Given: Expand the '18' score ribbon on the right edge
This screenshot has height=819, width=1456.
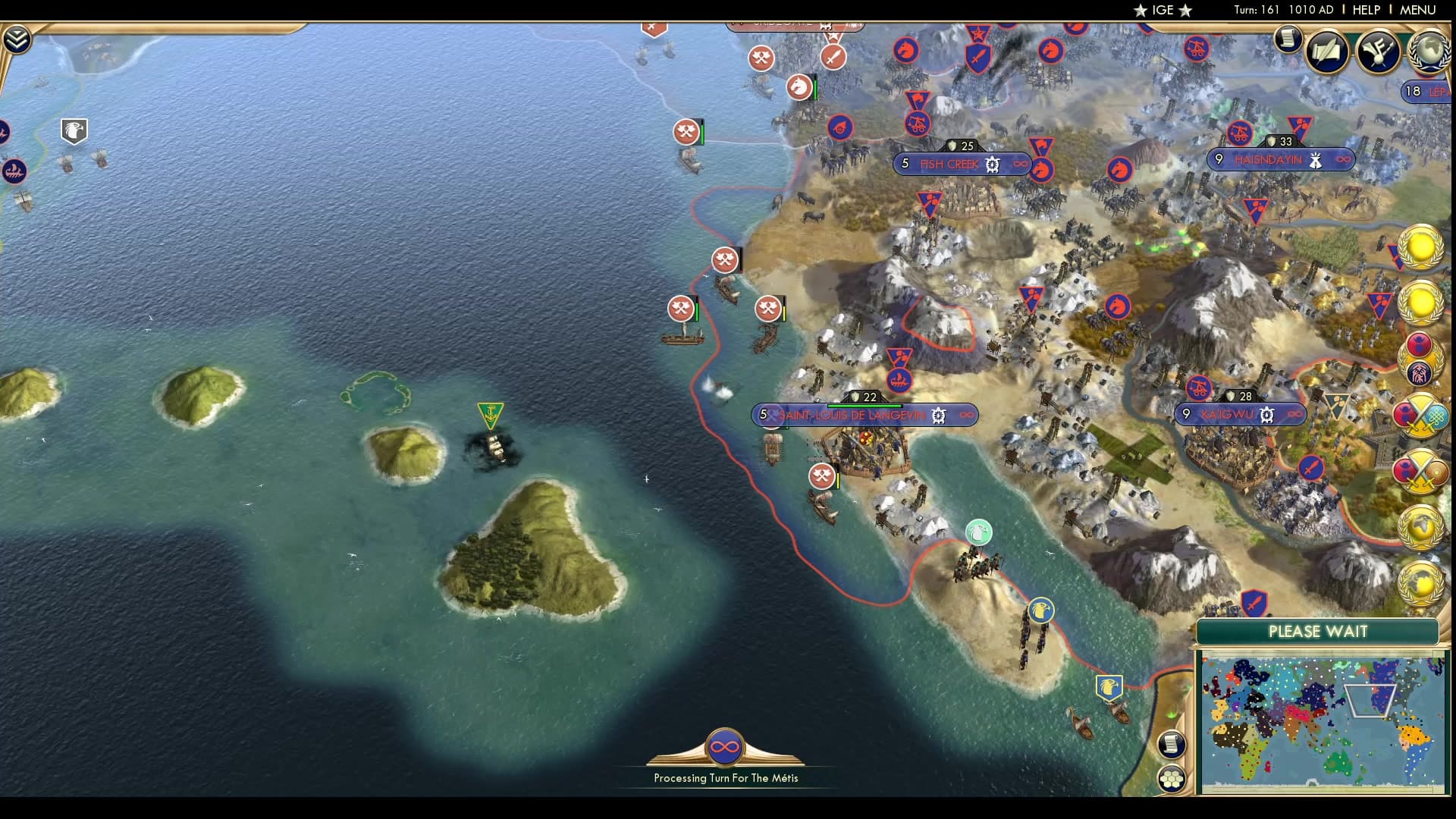Looking at the screenshot, I should pos(1412,91).
